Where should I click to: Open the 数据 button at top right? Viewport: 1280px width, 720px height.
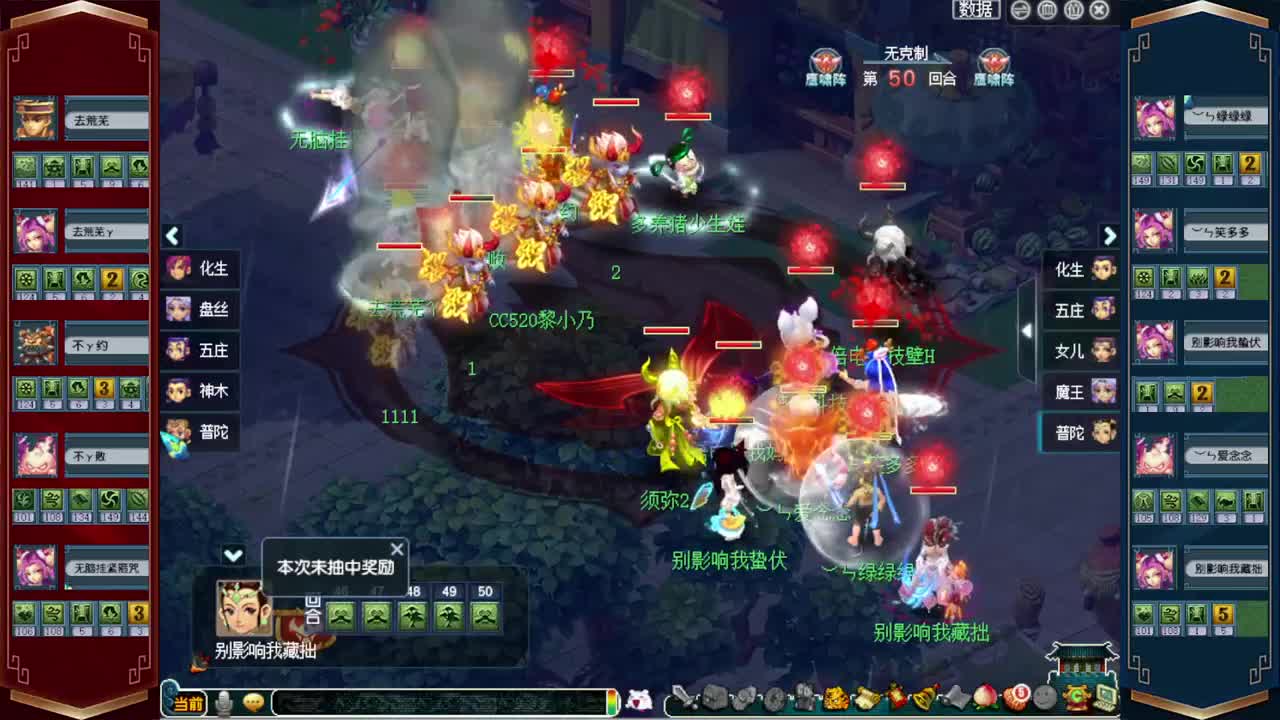click(x=977, y=10)
